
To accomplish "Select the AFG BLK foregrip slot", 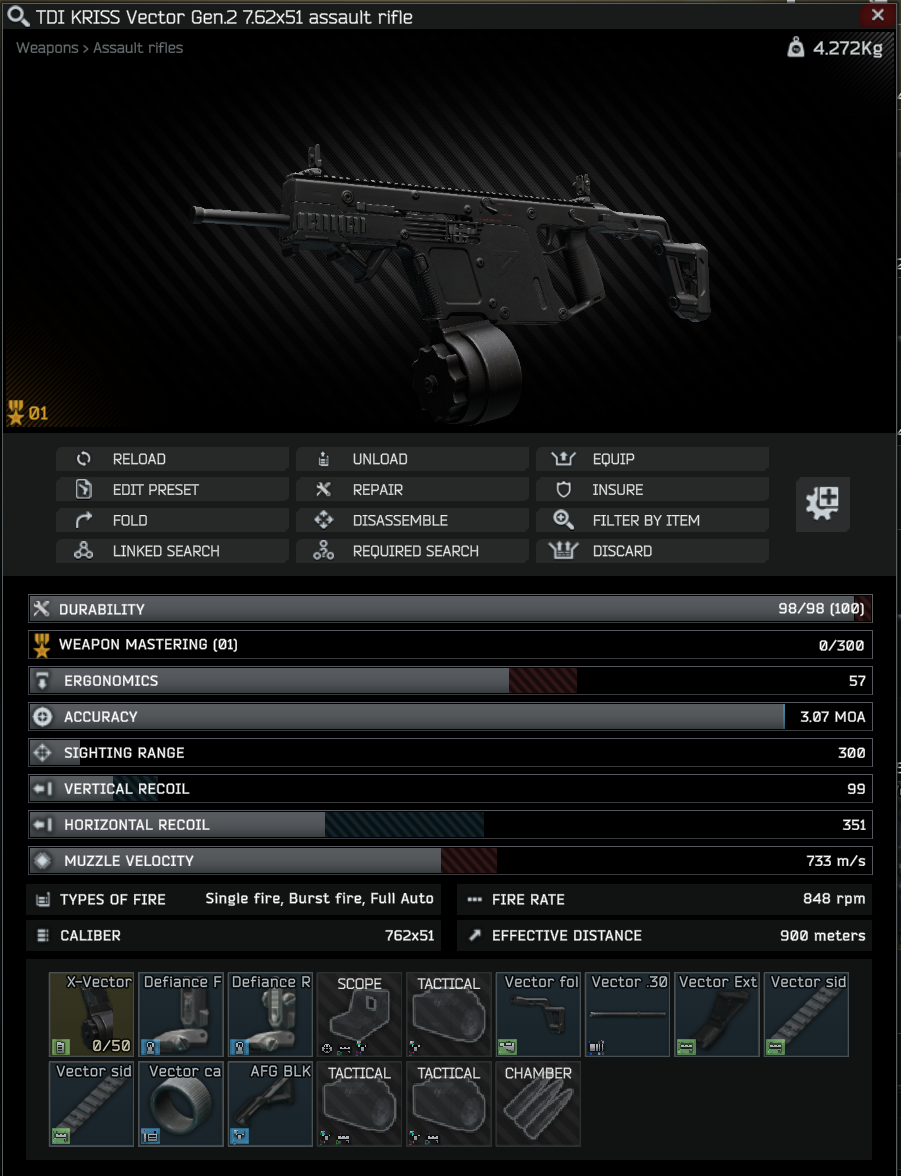I will tap(270, 1104).
